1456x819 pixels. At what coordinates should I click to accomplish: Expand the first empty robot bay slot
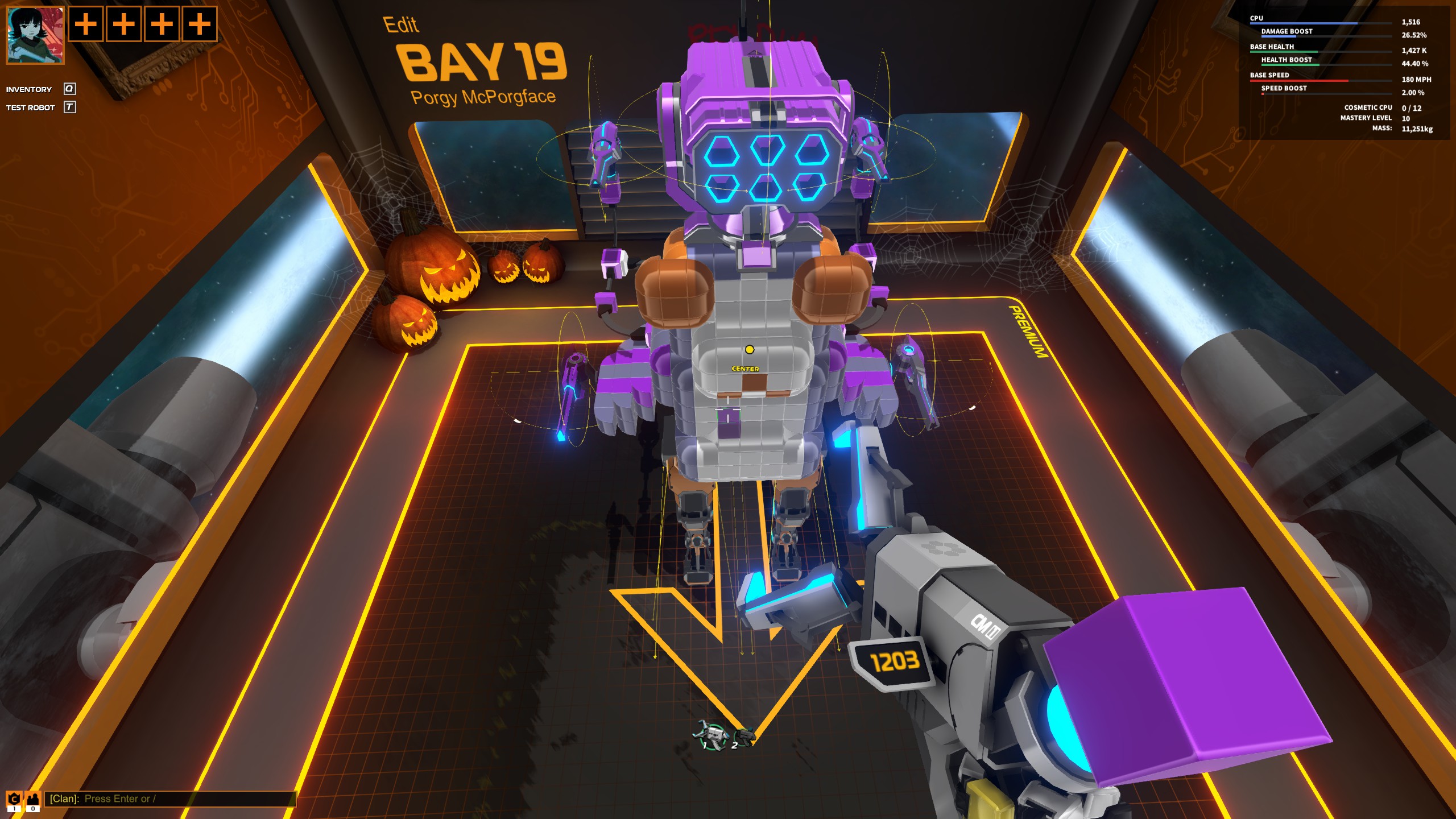86,25
